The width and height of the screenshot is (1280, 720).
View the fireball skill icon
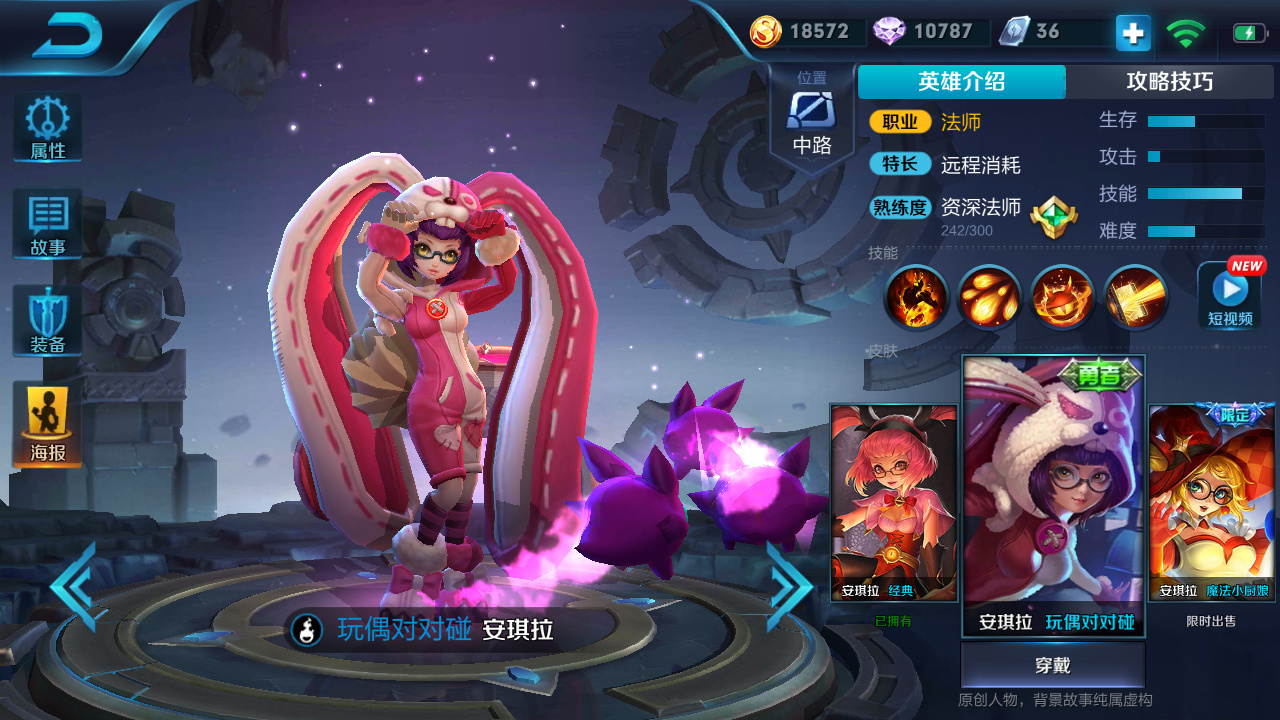tap(988, 297)
